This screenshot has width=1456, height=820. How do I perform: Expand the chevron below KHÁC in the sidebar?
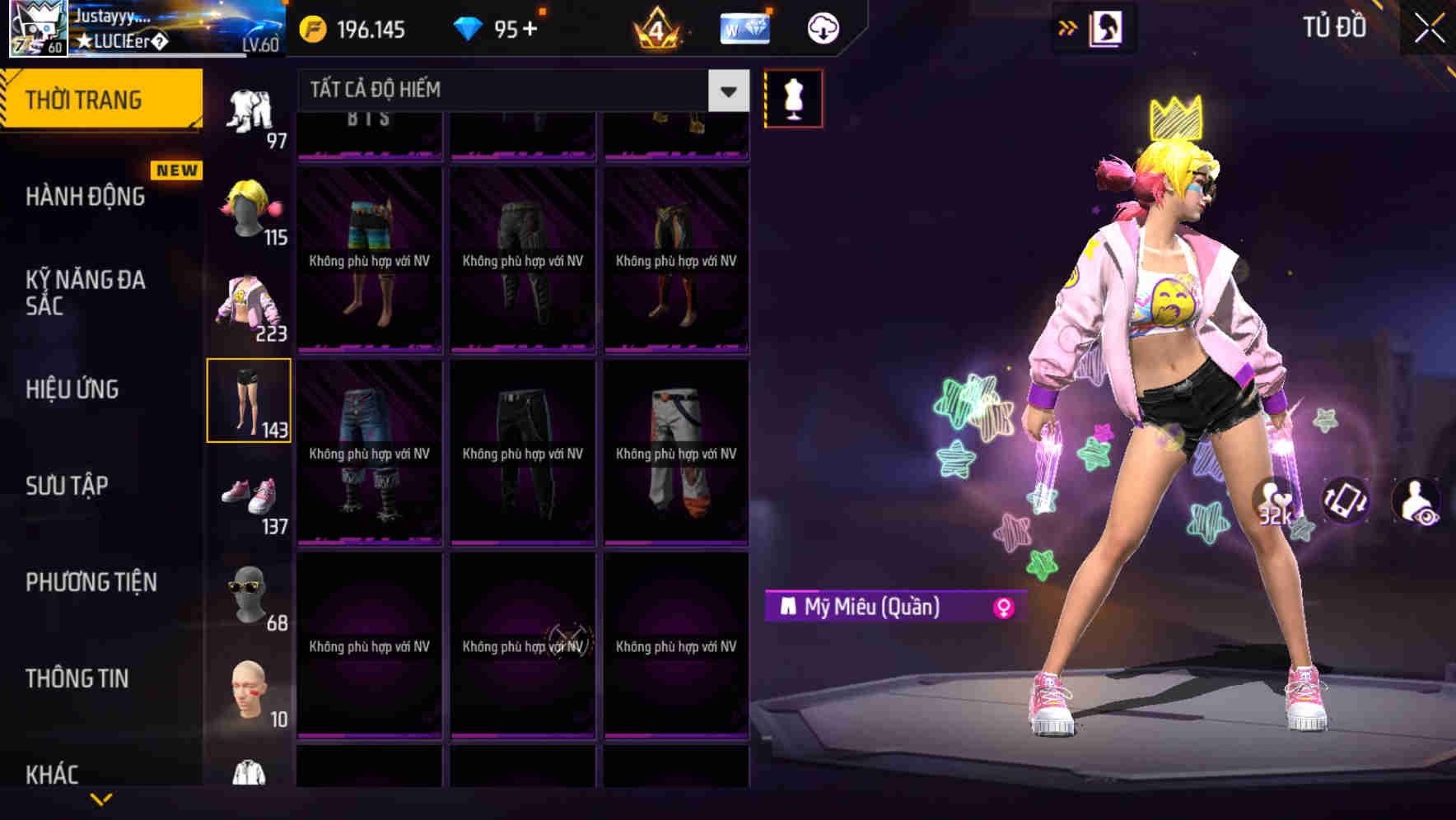click(101, 799)
